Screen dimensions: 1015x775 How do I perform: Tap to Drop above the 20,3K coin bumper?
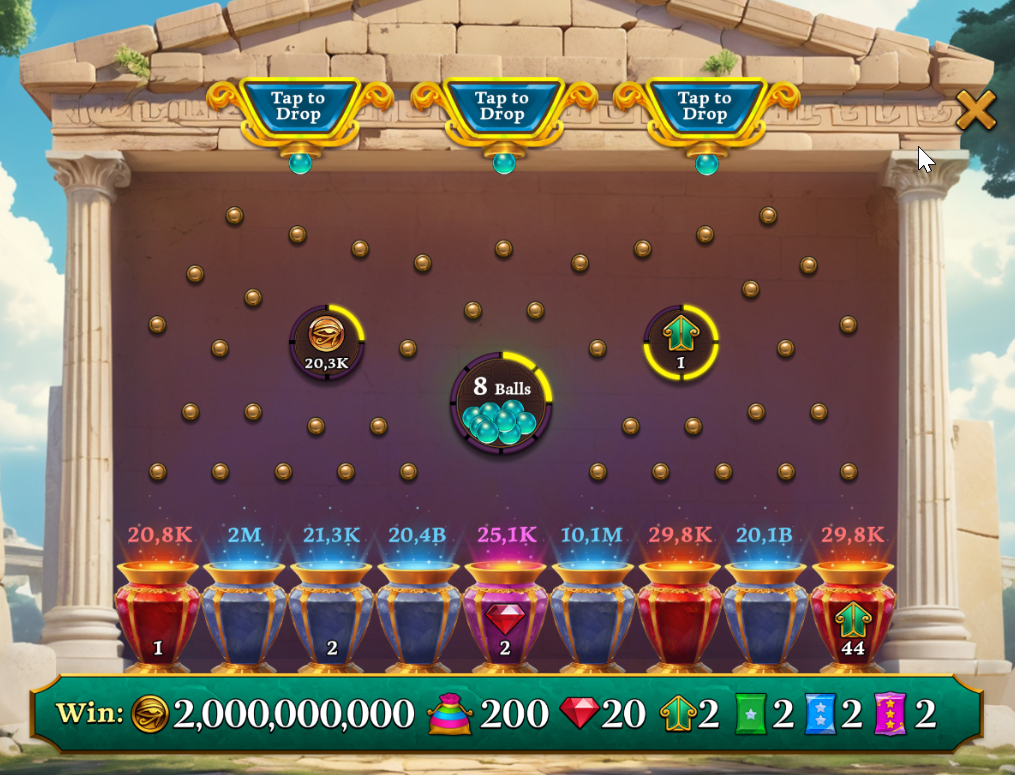pyautogui.click(x=298, y=107)
